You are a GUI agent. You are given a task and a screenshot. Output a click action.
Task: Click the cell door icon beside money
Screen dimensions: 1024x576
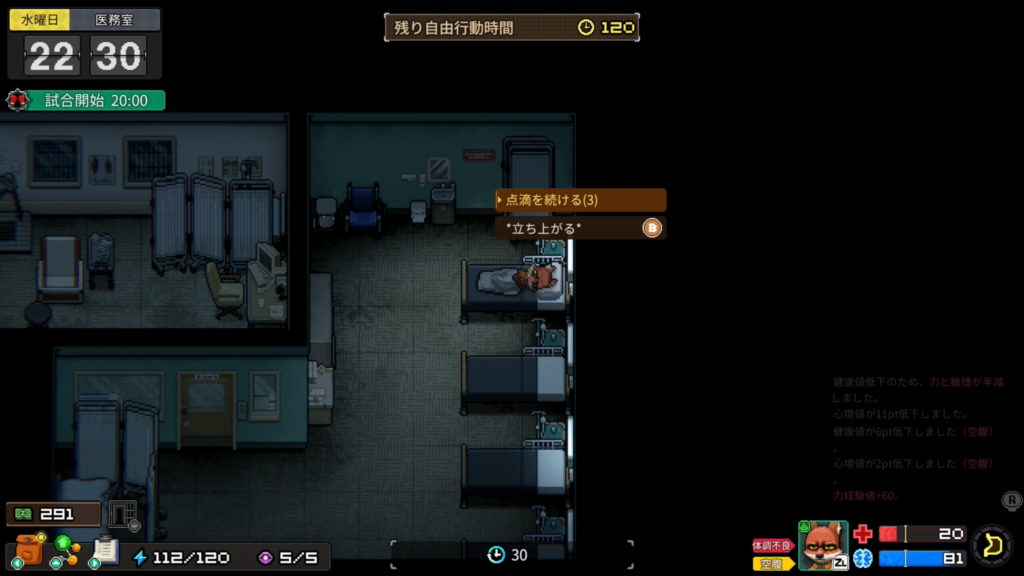tap(122, 514)
